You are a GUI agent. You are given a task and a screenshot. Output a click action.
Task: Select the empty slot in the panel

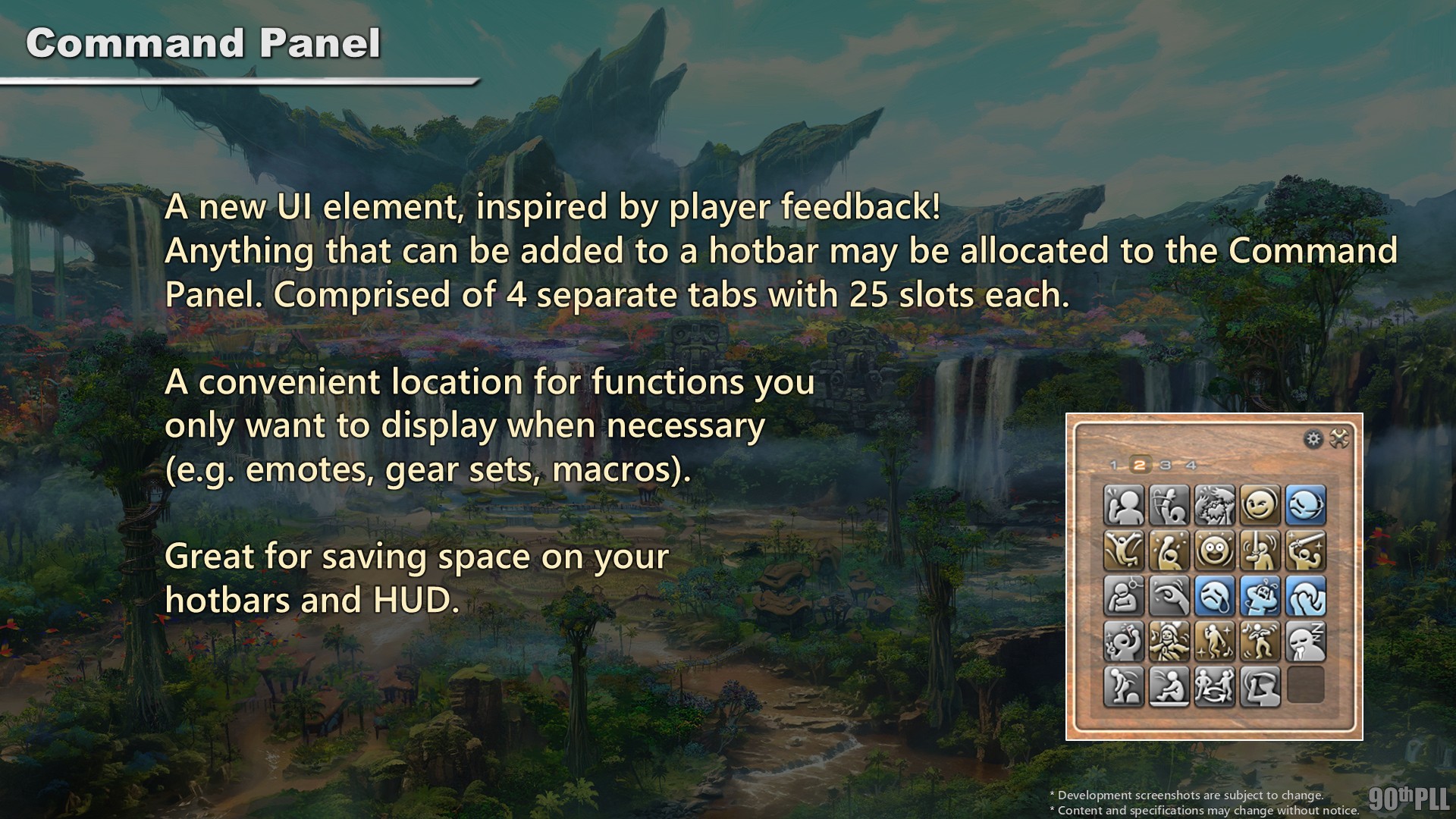point(1305,686)
